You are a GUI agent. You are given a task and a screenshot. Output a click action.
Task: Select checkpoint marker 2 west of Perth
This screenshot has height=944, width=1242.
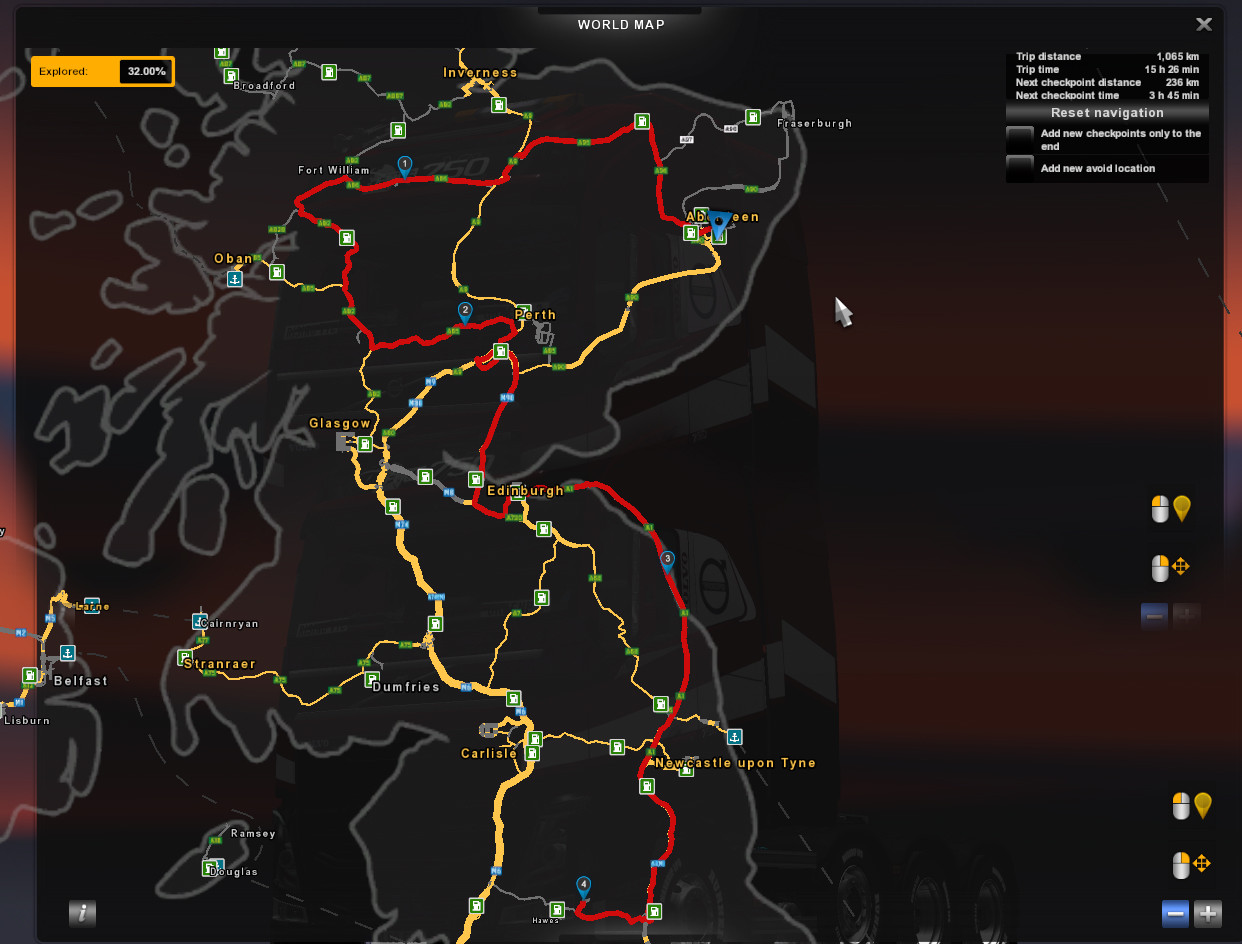click(x=465, y=312)
